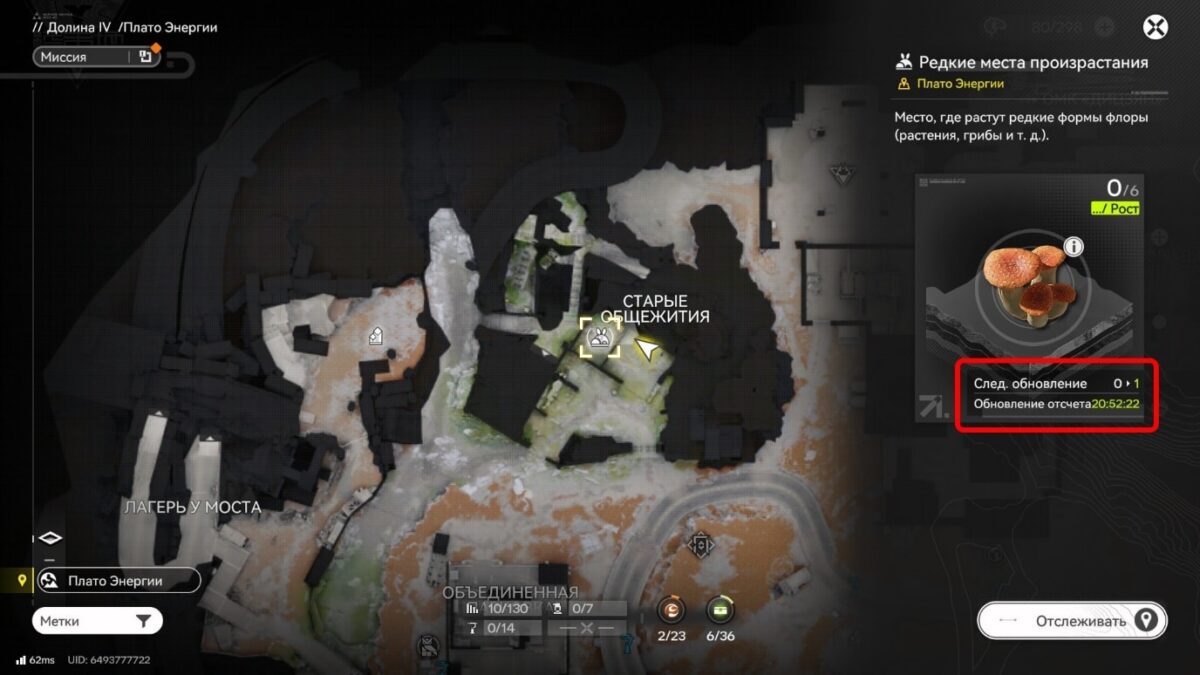Select the square waypoint marker on the road
1200x675 pixels.
click(x=701, y=545)
